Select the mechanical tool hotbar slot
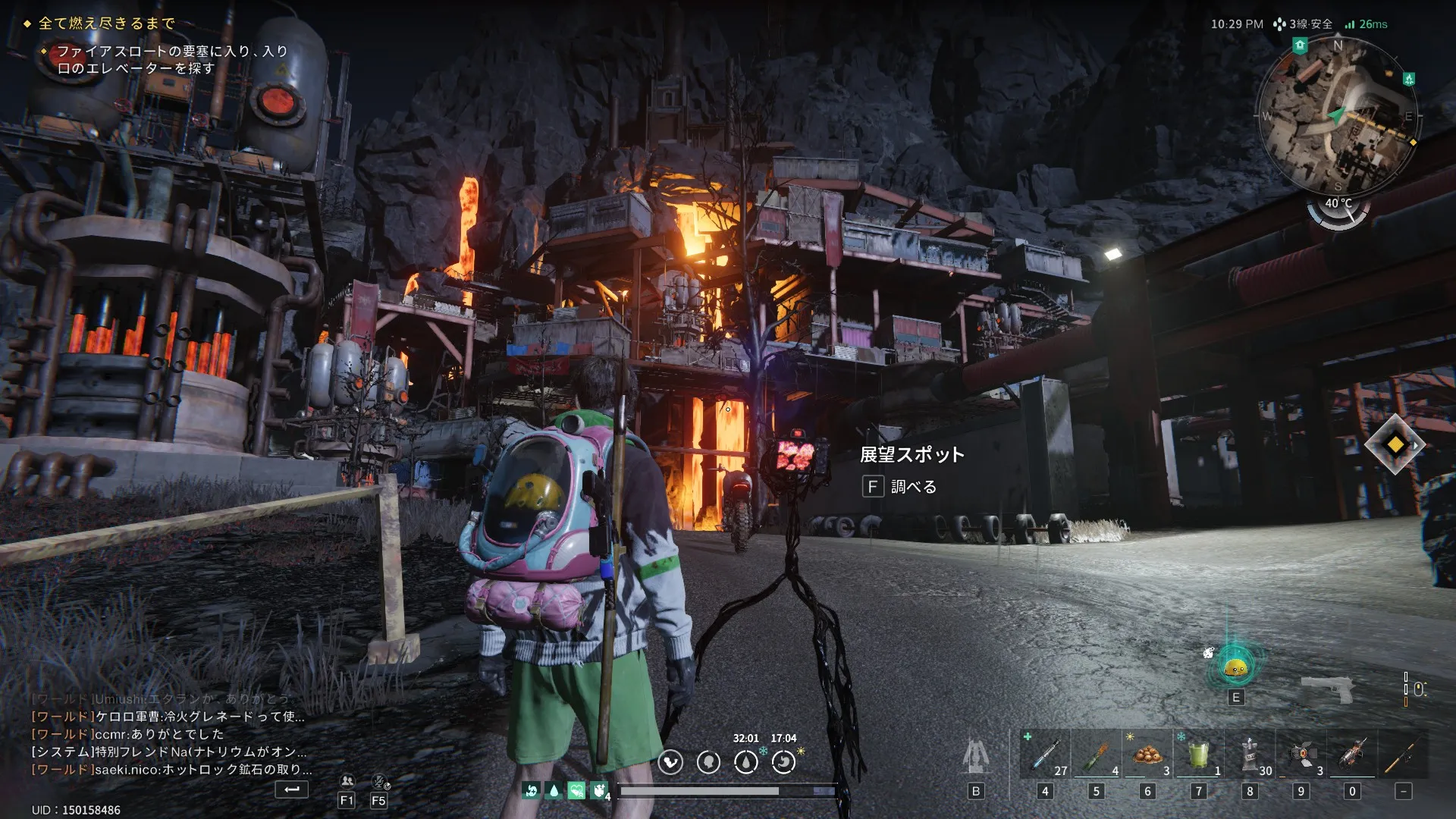 (x=1351, y=754)
